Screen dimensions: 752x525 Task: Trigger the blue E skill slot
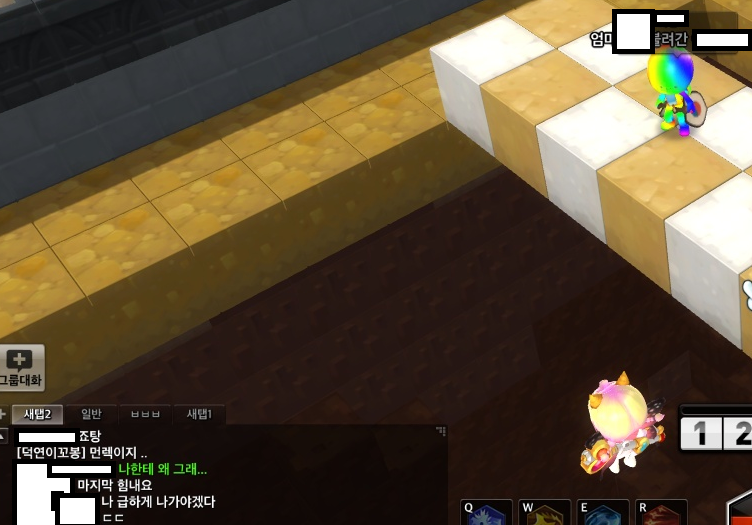point(603,513)
